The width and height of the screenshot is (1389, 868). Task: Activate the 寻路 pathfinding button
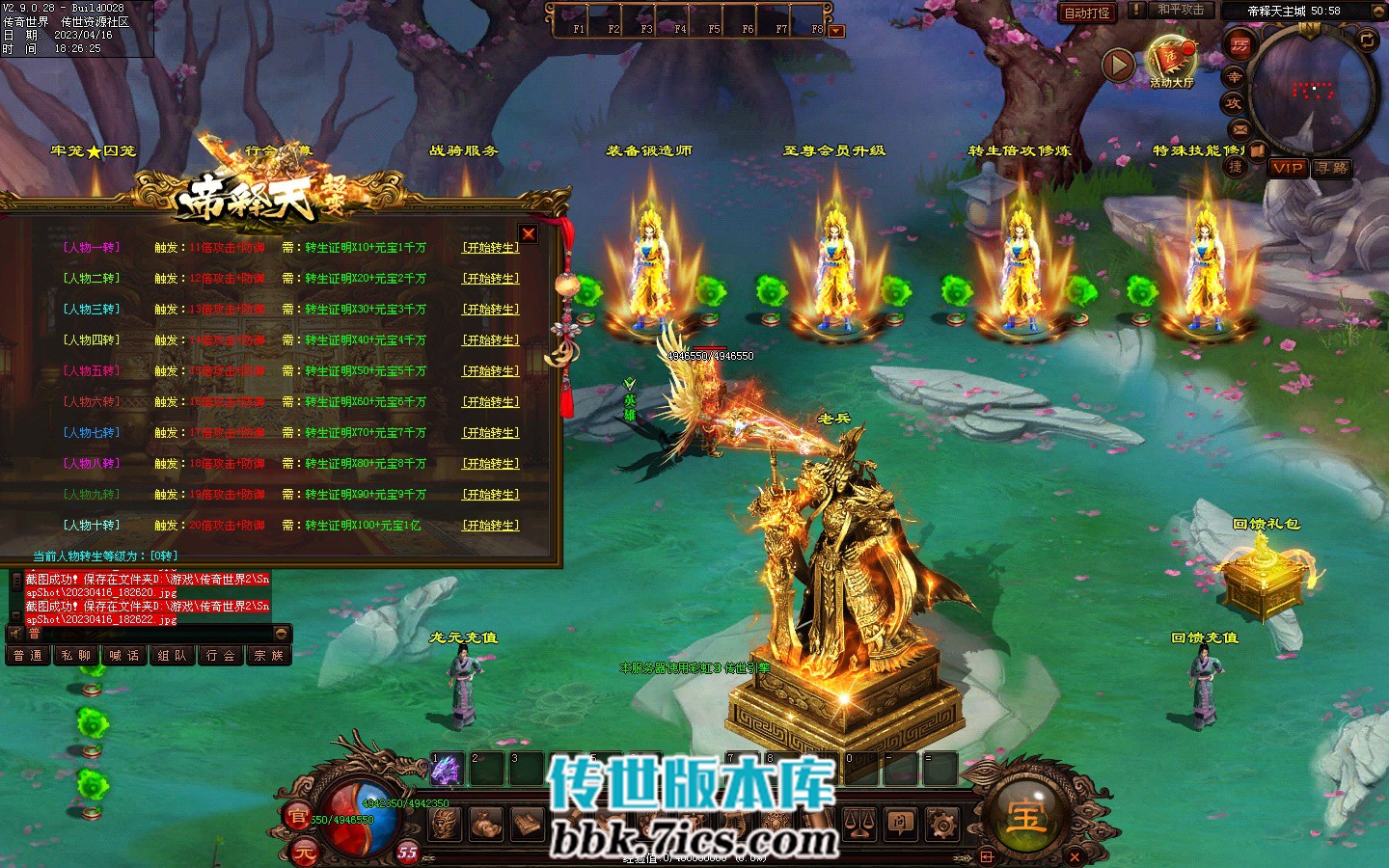click(1331, 168)
